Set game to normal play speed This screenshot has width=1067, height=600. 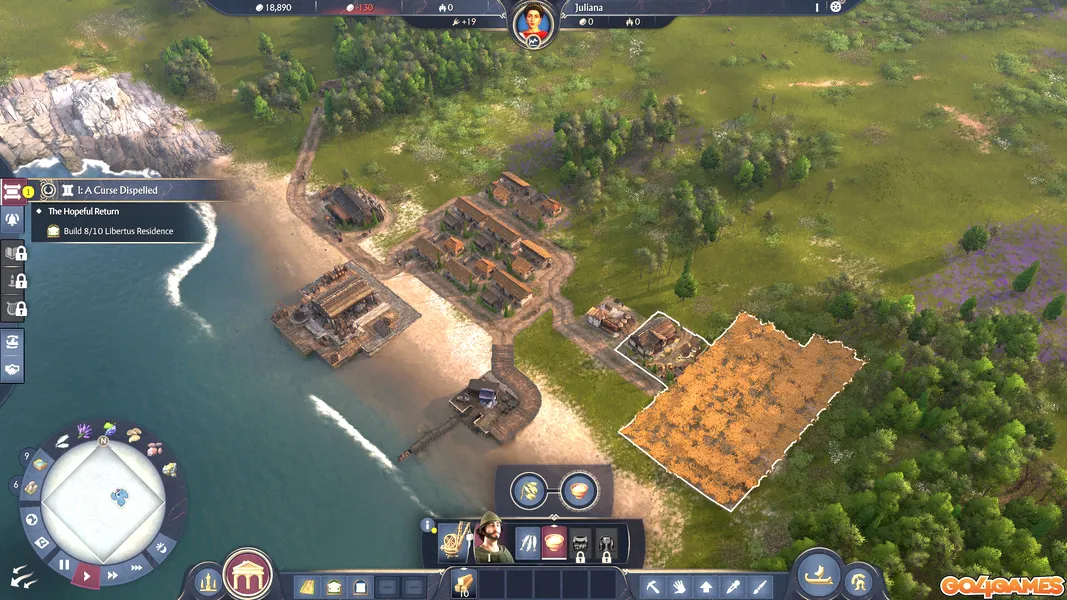tap(88, 574)
